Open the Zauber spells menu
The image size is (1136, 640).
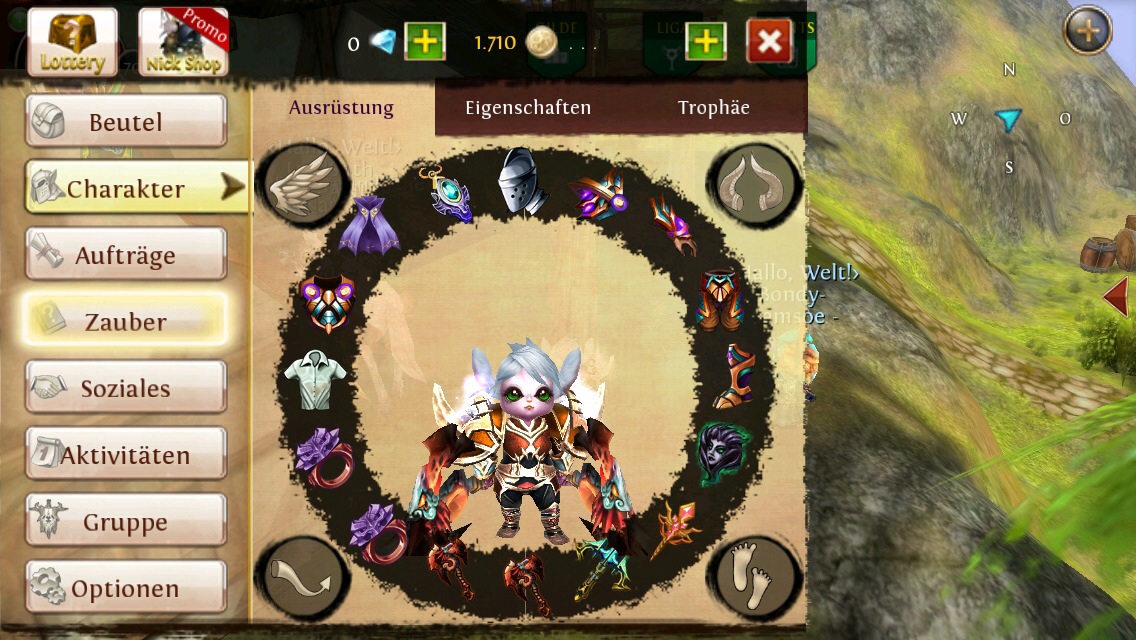click(x=125, y=321)
